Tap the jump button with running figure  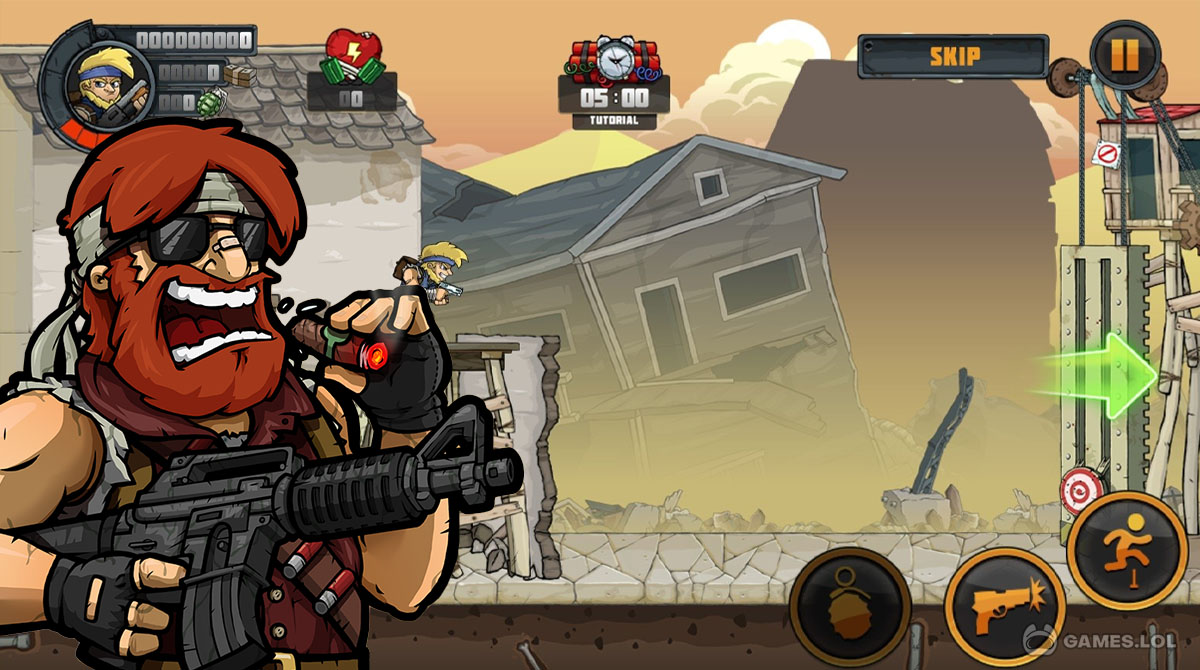click(1126, 551)
